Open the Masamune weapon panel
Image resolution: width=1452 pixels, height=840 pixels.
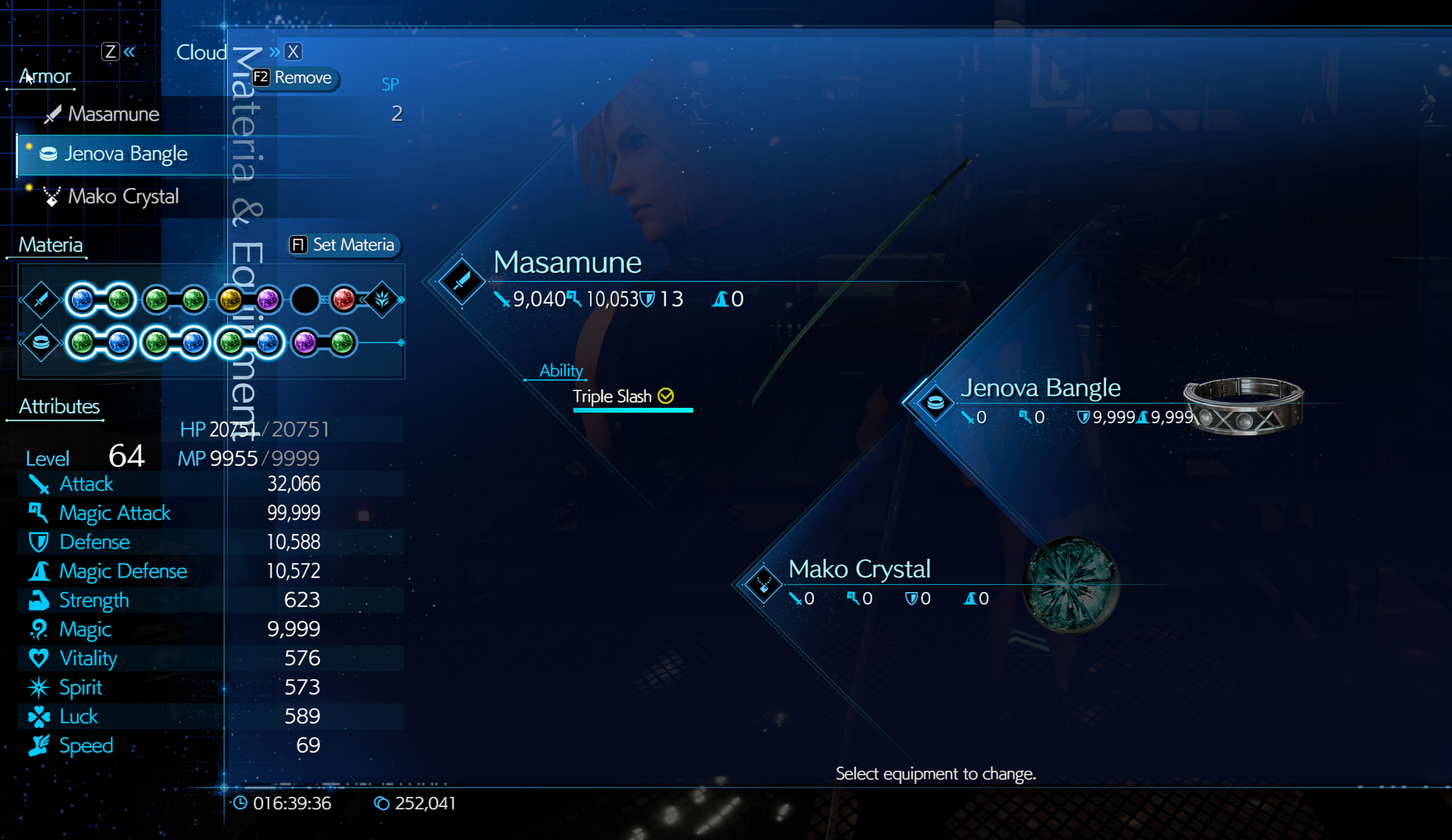pos(567,263)
